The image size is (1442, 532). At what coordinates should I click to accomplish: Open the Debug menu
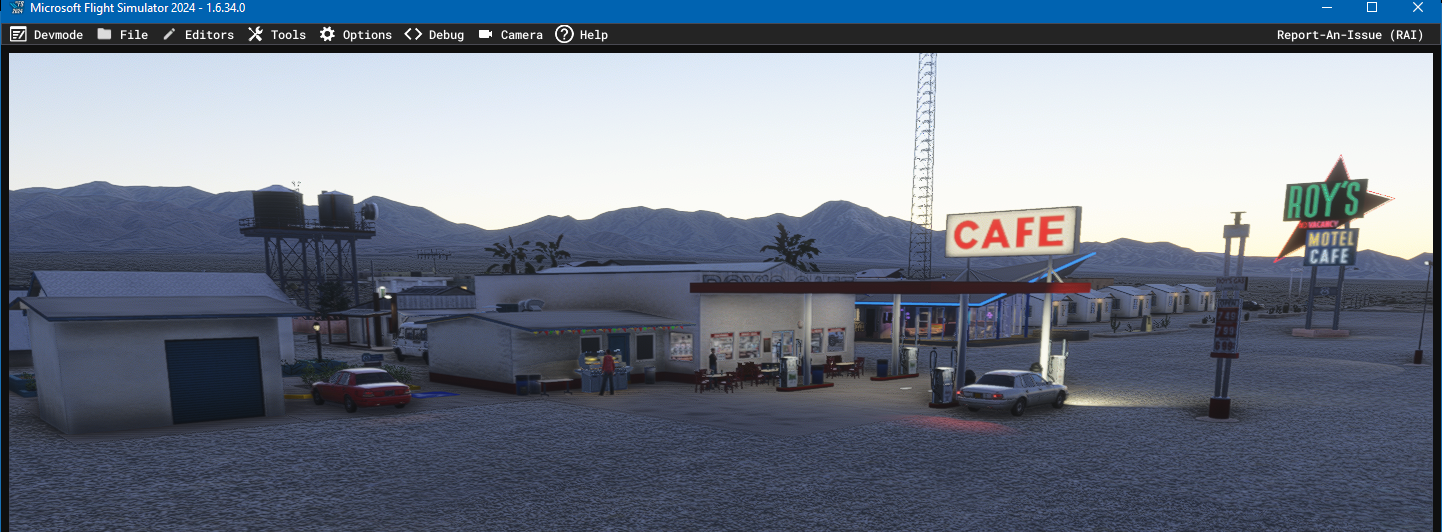tap(435, 35)
